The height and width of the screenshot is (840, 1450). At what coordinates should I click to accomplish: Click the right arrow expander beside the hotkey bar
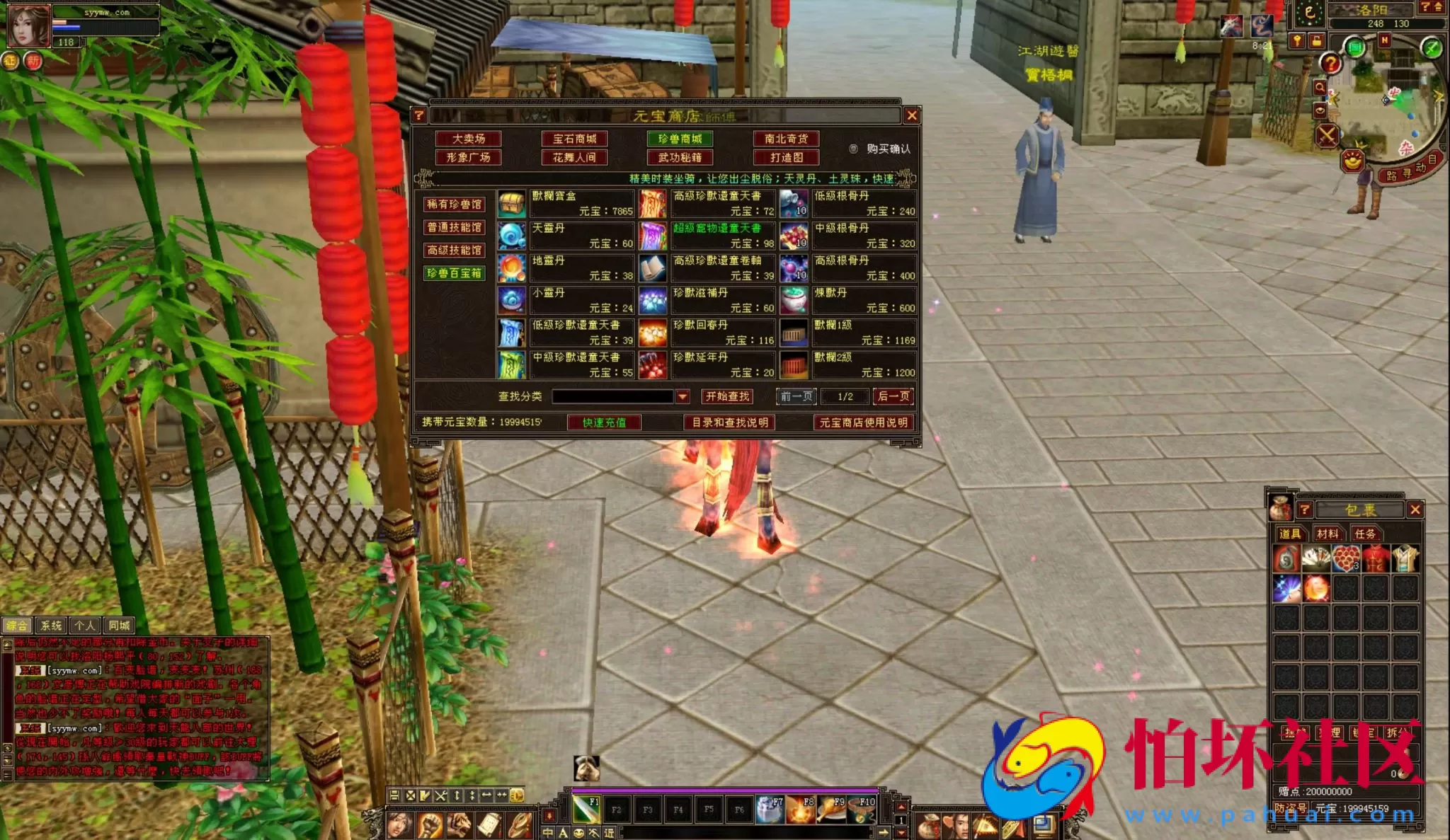click(884, 833)
